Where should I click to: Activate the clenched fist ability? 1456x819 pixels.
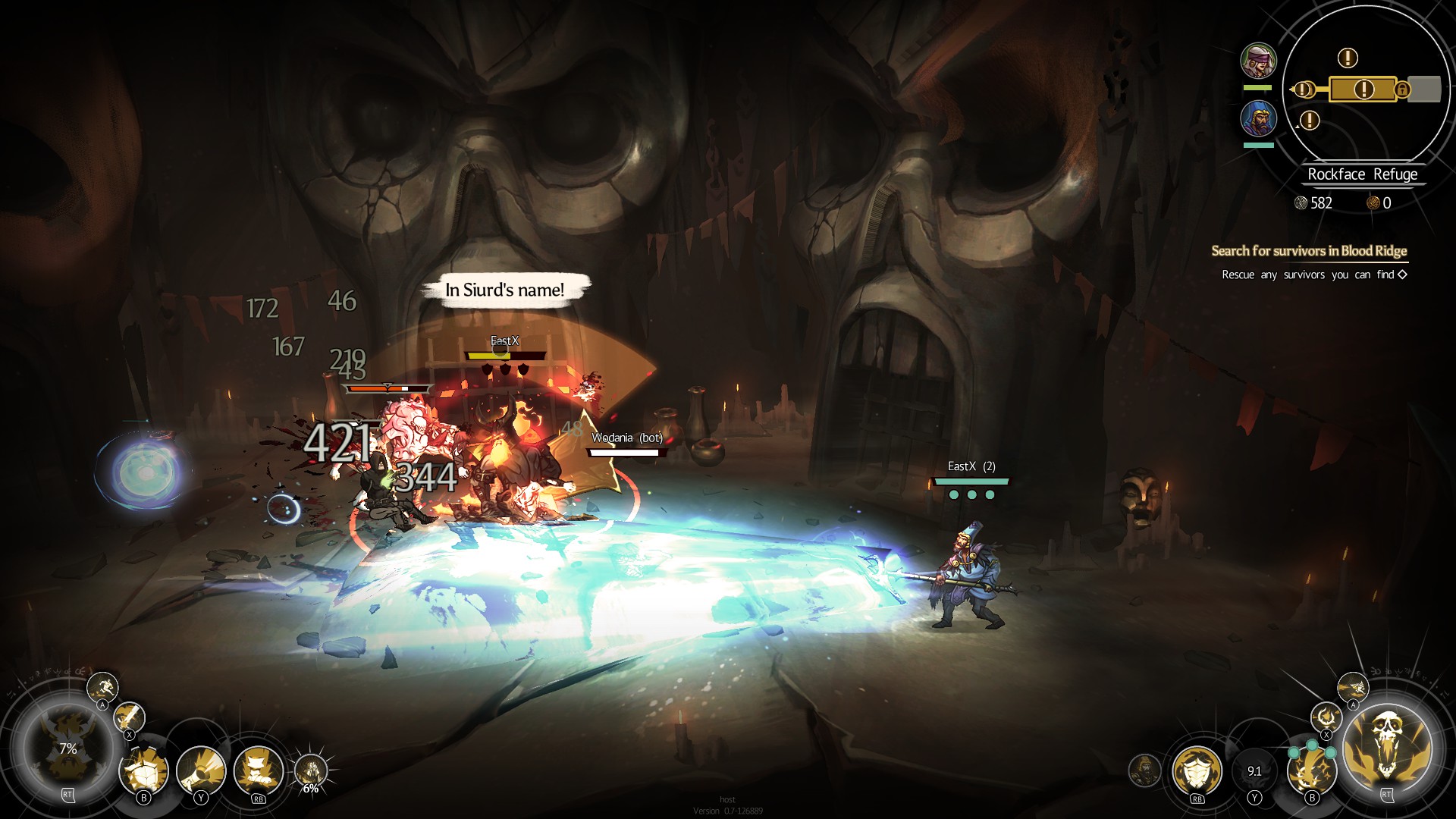pyautogui.click(x=259, y=771)
